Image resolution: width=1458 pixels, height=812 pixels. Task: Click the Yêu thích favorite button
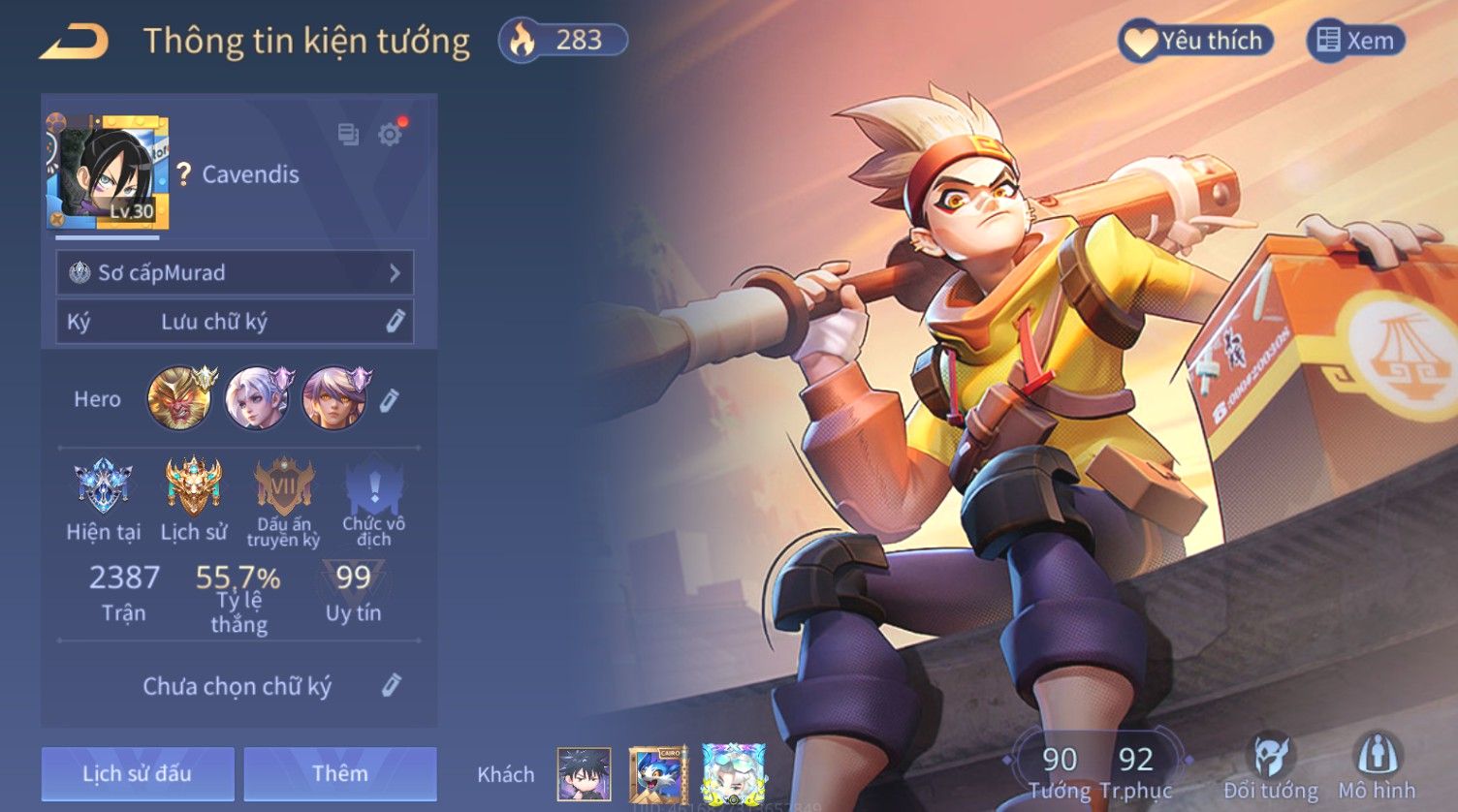[1195, 41]
